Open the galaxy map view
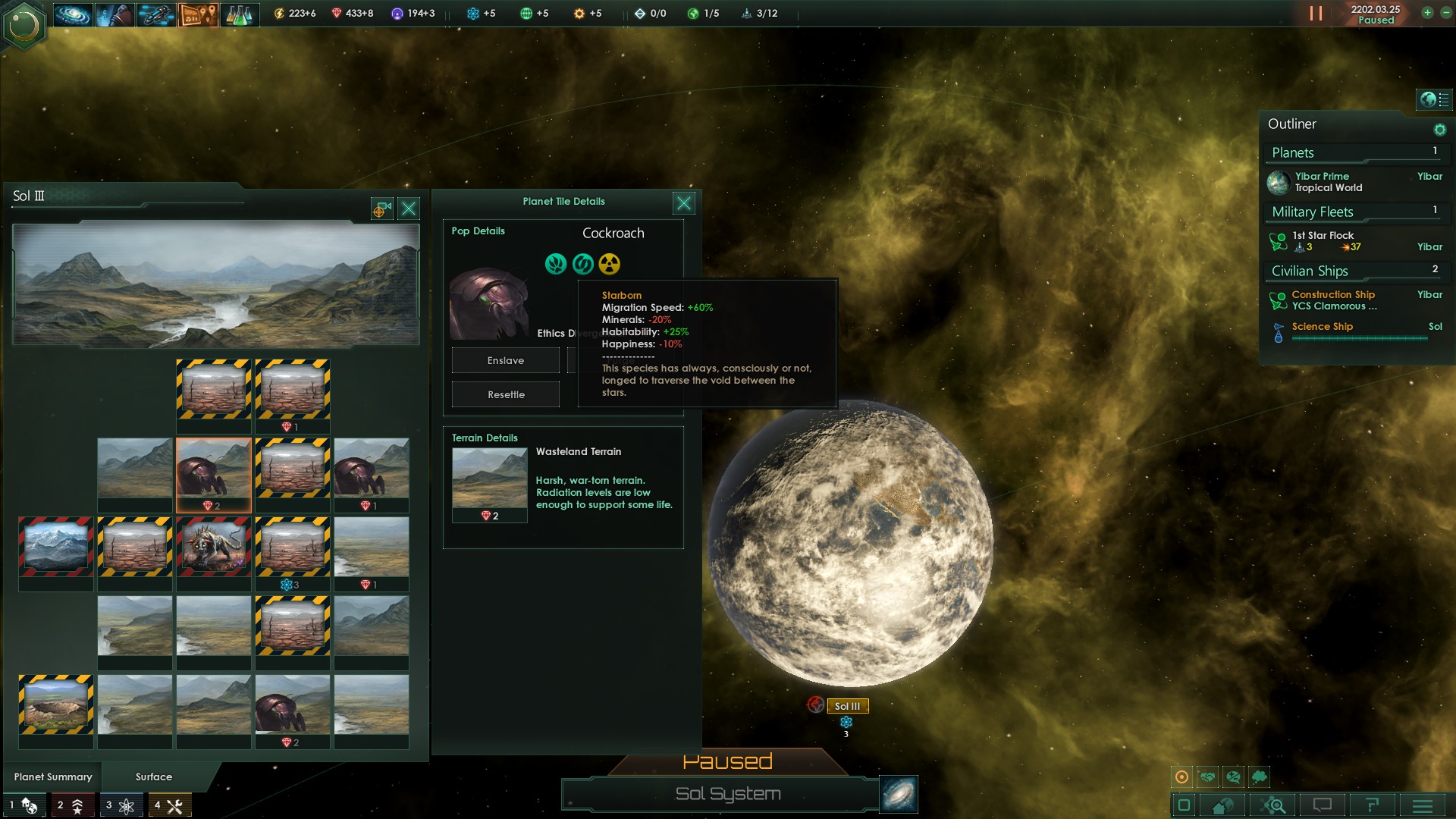This screenshot has width=1456, height=819. (899, 794)
